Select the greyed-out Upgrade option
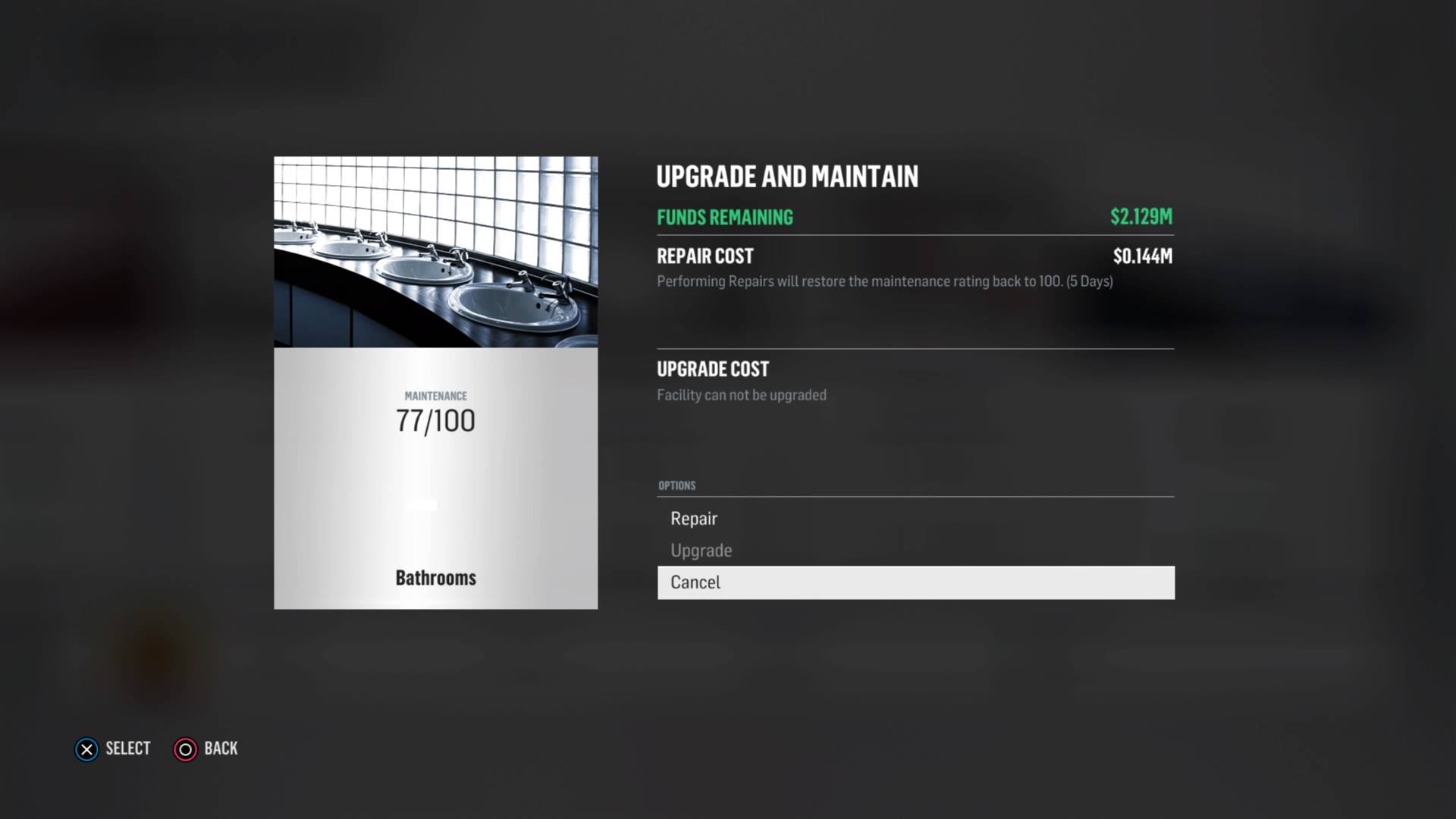The height and width of the screenshot is (819, 1456). (701, 551)
